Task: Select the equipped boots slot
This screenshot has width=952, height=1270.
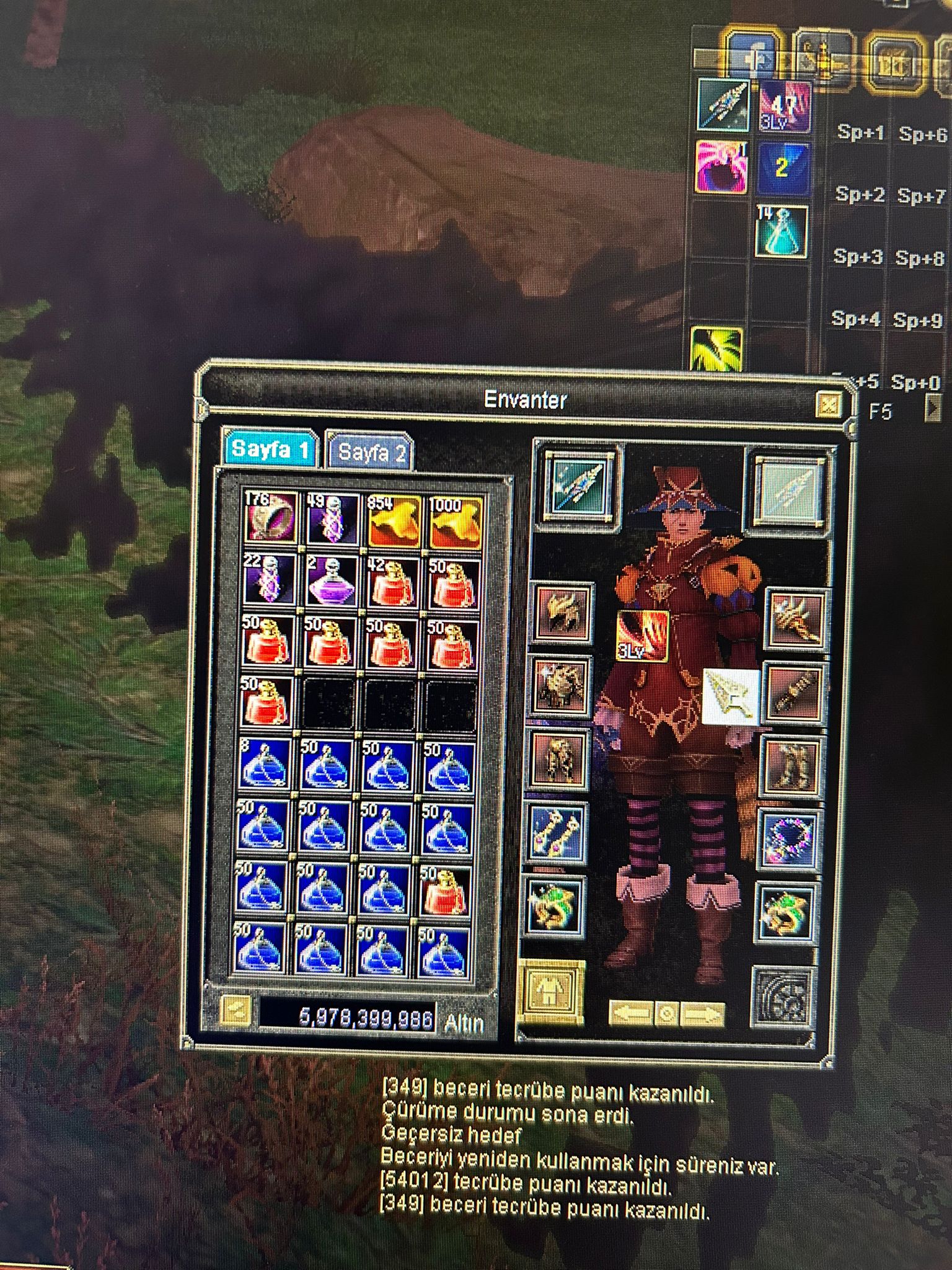Action: coord(790,766)
